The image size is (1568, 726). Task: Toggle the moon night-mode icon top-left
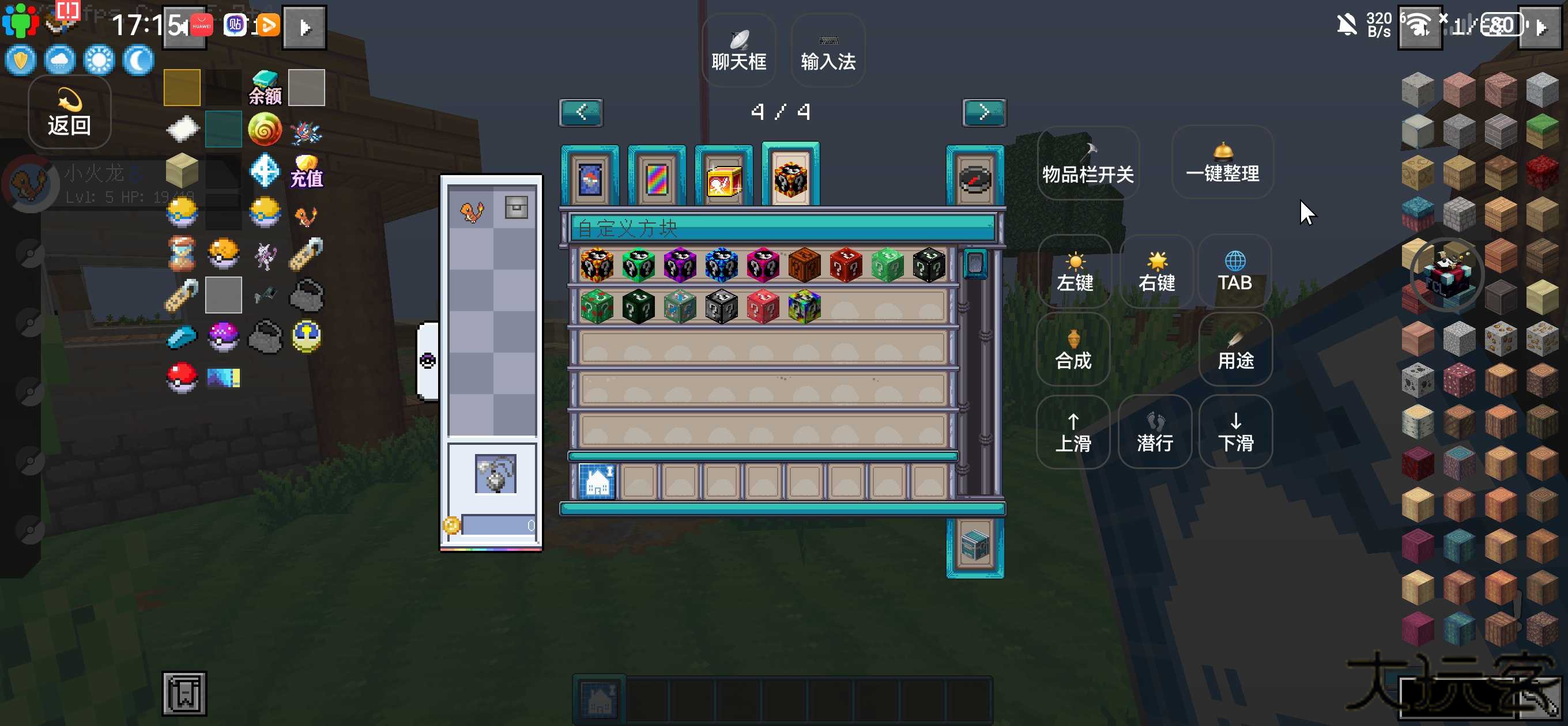pos(138,60)
